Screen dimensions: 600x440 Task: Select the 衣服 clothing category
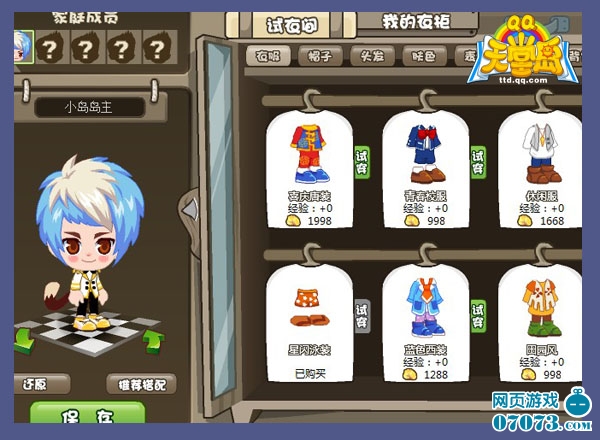click(268, 57)
